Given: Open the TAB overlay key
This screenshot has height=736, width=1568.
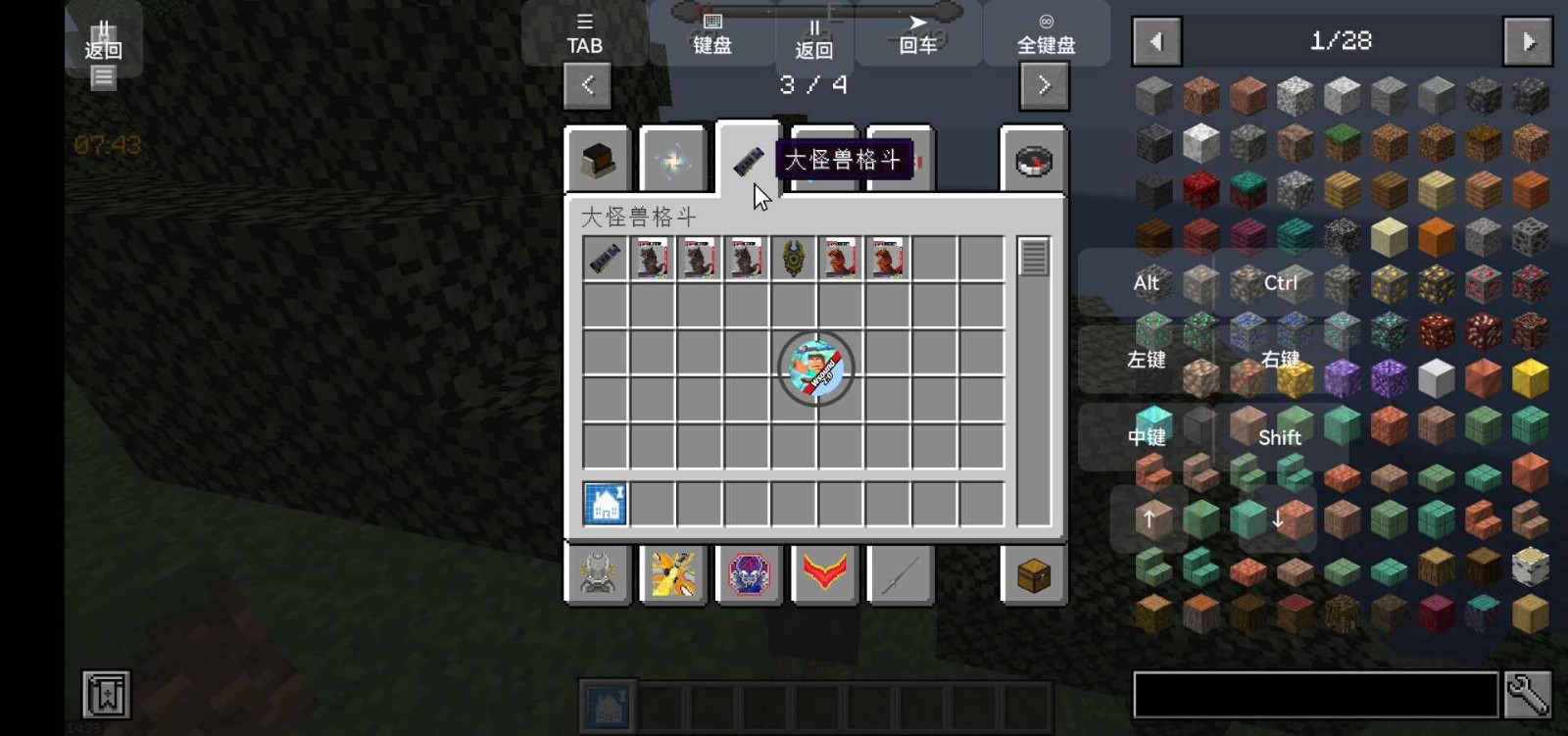Looking at the screenshot, I should (x=584, y=35).
